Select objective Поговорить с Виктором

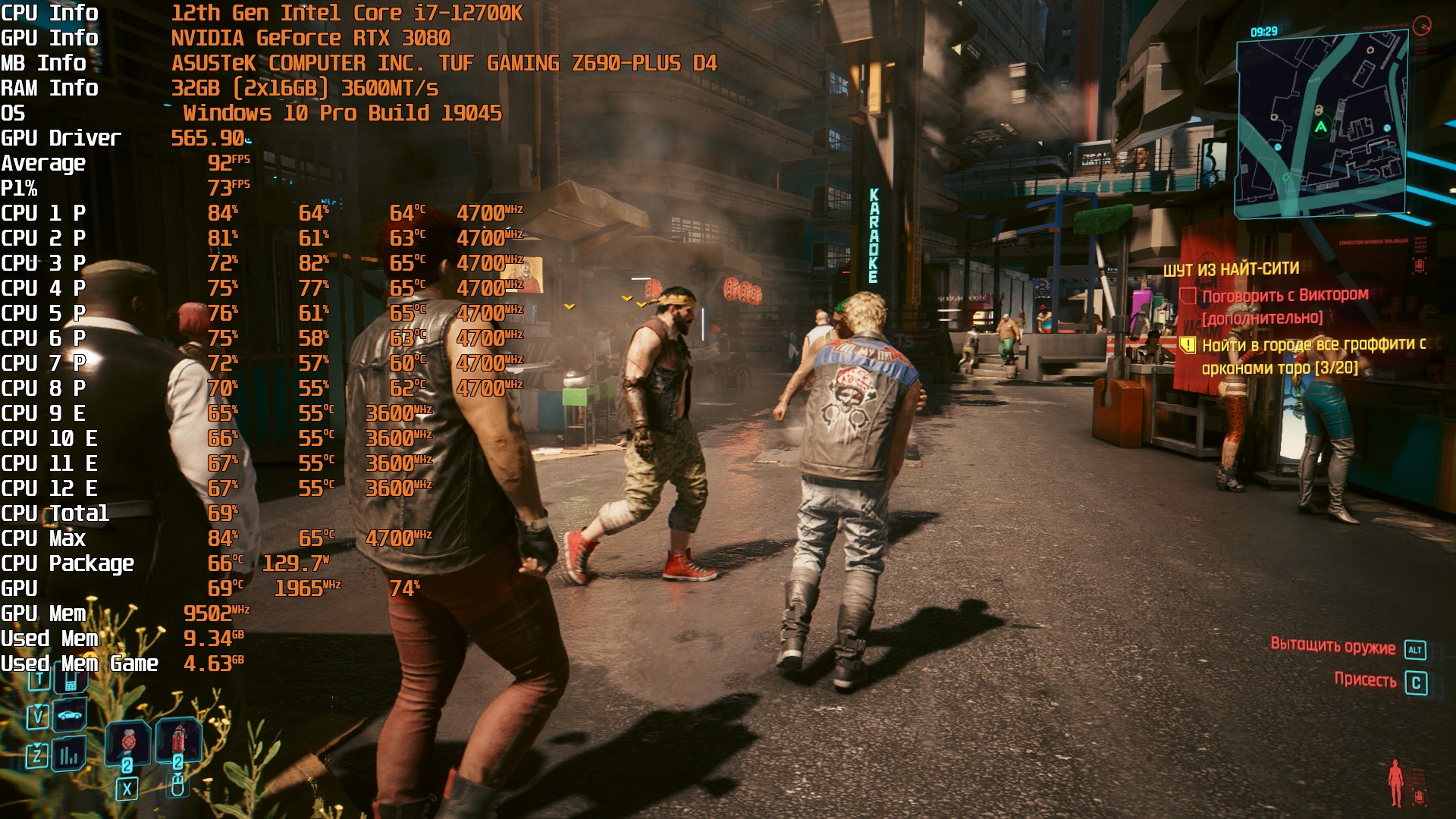click(x=1285, y=295)
